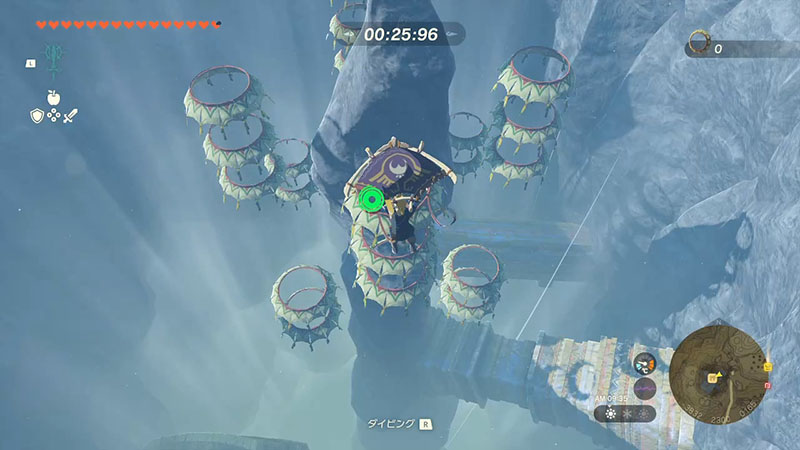Click the yellow marker on minimap edge
This screenshot has width=800, height=450.
[x=767, y=365]
